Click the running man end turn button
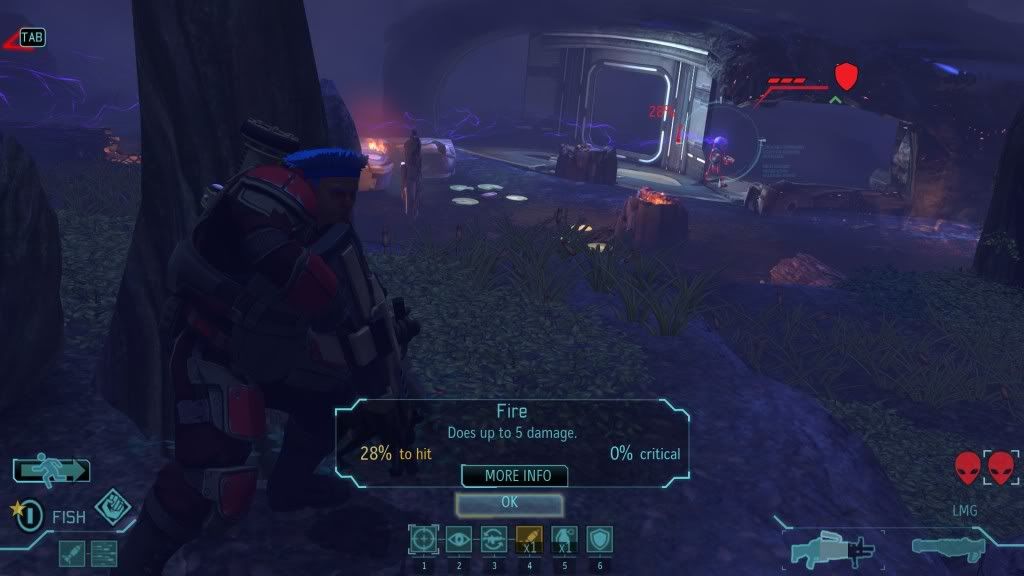The image size is (1024, 576). click(x=52, y=469)
